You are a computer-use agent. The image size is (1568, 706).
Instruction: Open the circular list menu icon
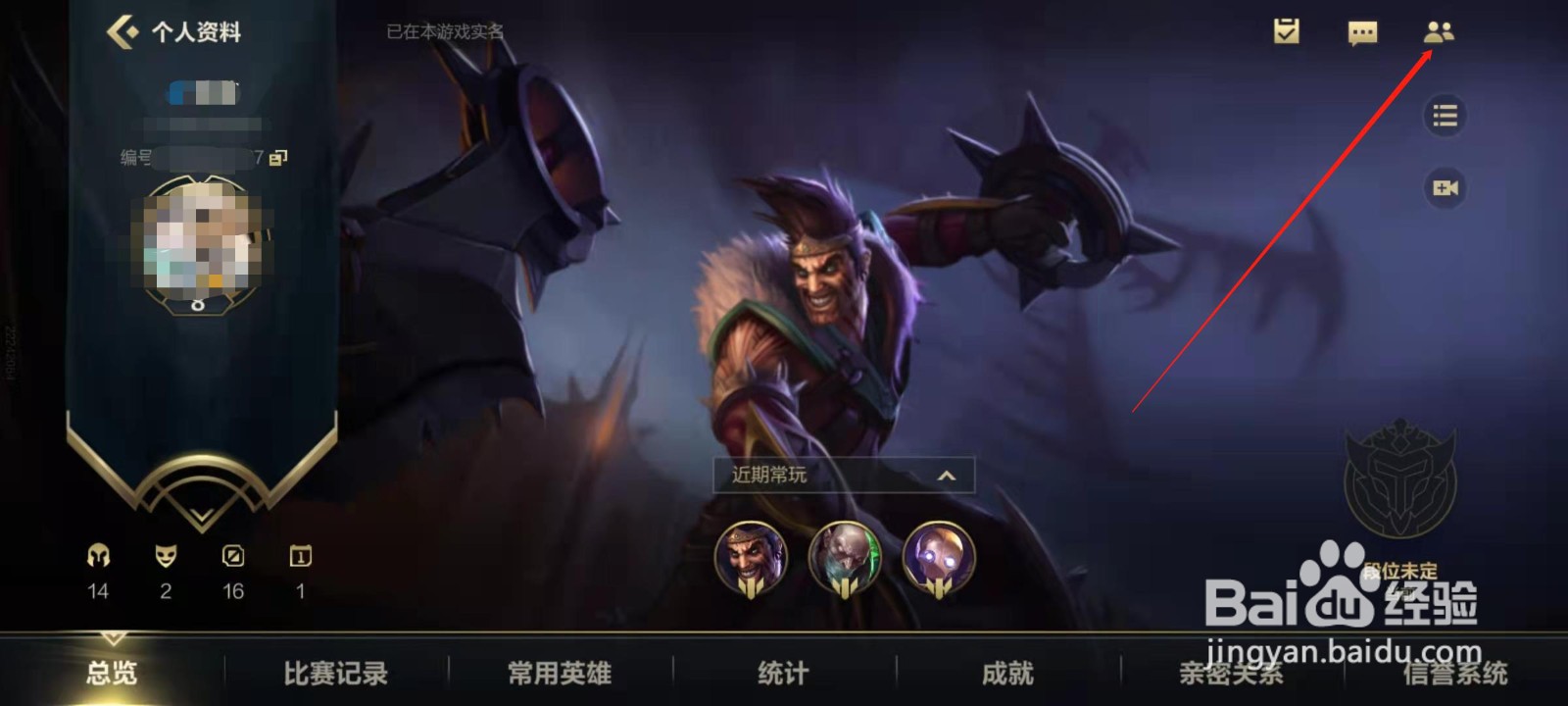1443,118
